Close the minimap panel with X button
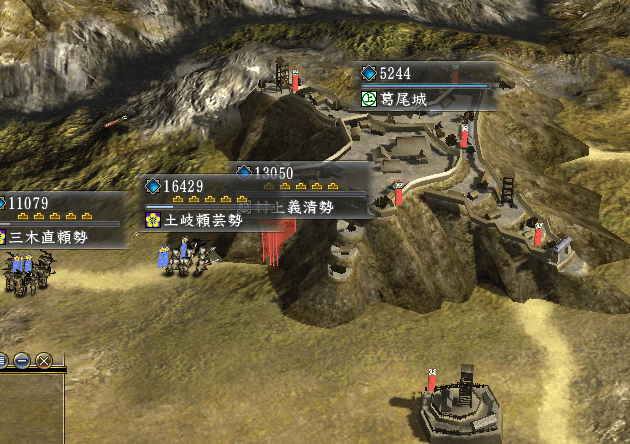Image resolution: width=630 pixels, height=444 pixels. (x=44, y=360)
